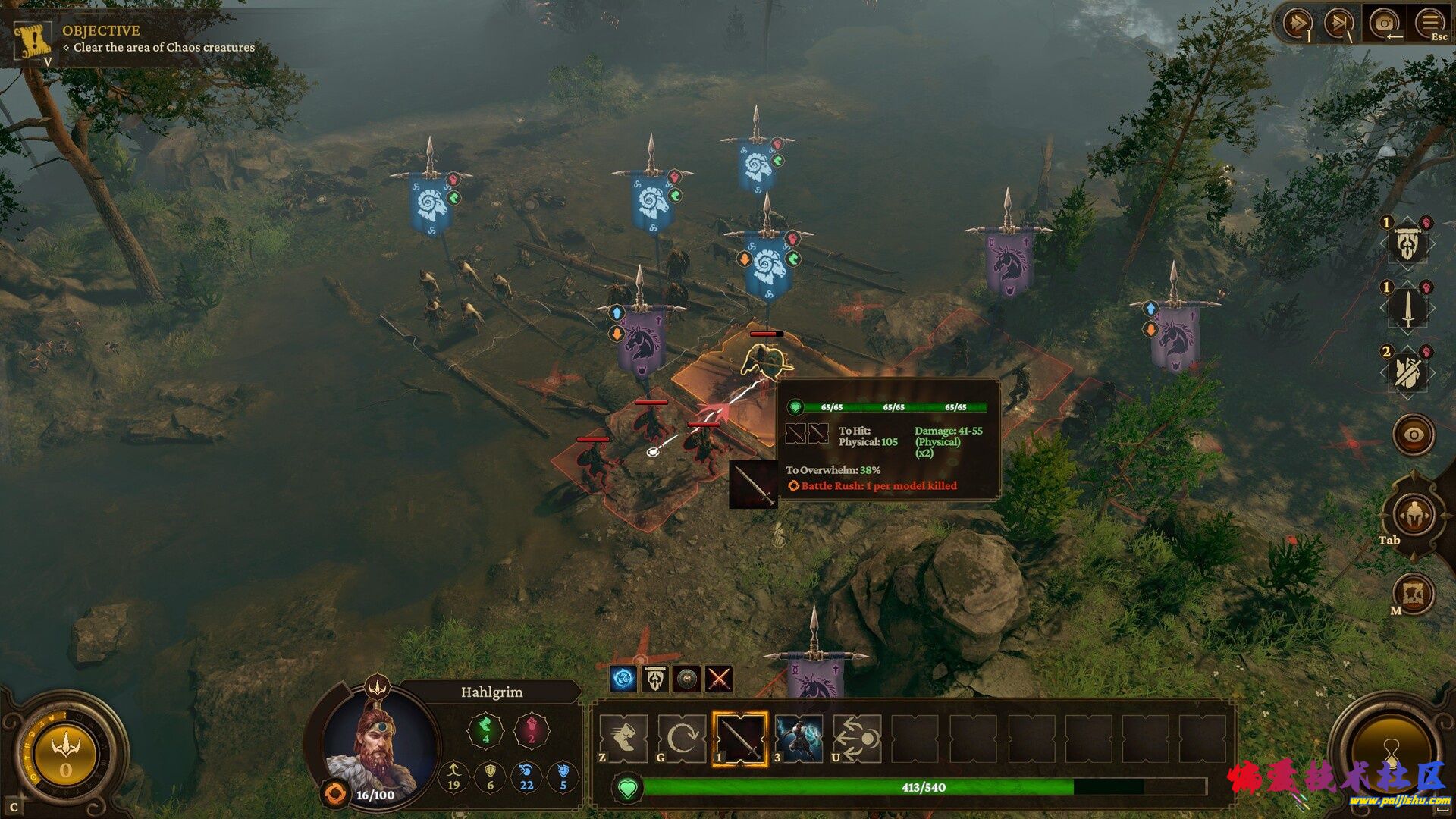Cycle units with the helmet button
The image size is (1456, 819).
click(x=1414, y=516)
